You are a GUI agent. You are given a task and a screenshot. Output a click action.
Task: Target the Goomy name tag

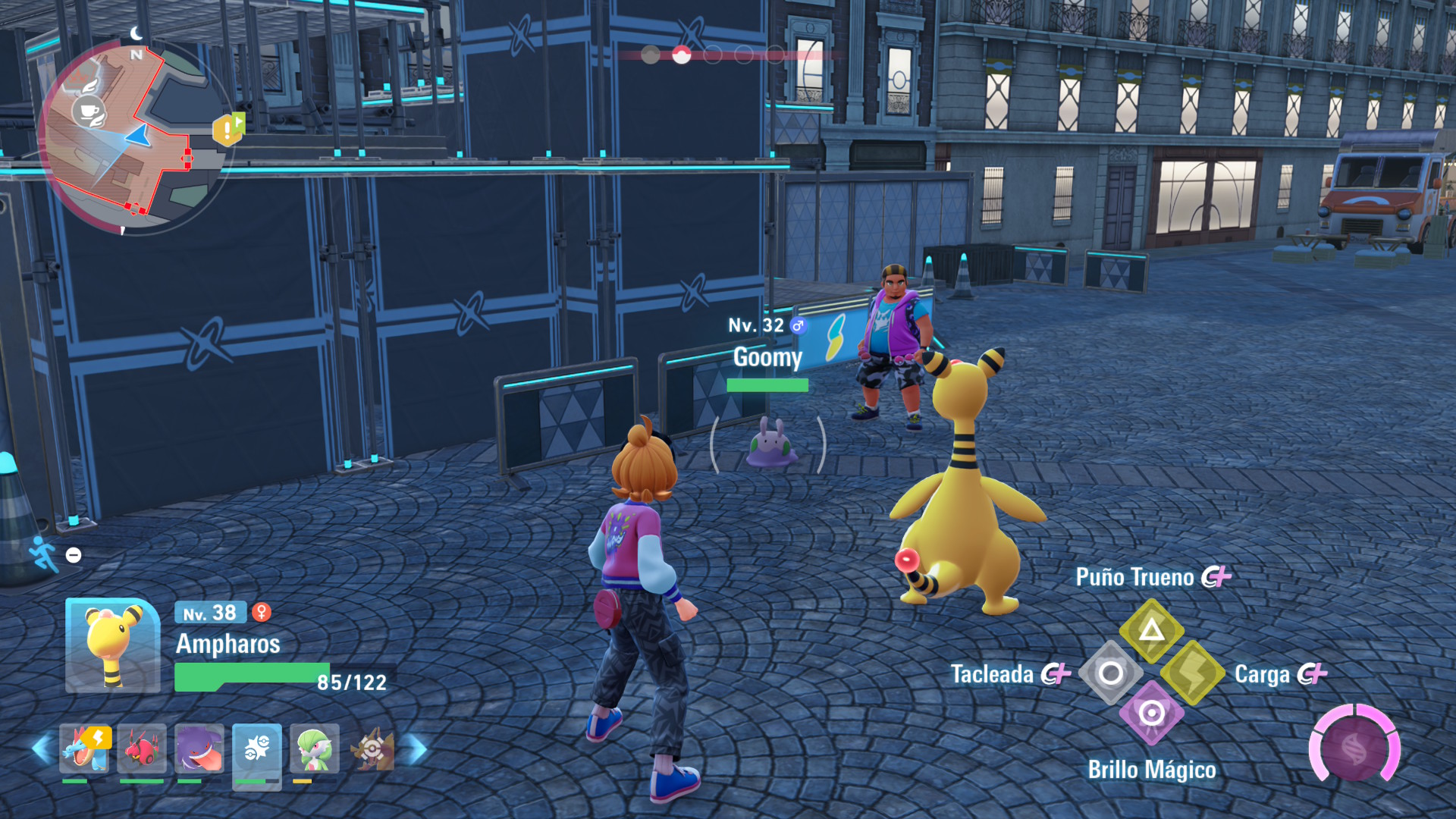(x=767, y=357)
